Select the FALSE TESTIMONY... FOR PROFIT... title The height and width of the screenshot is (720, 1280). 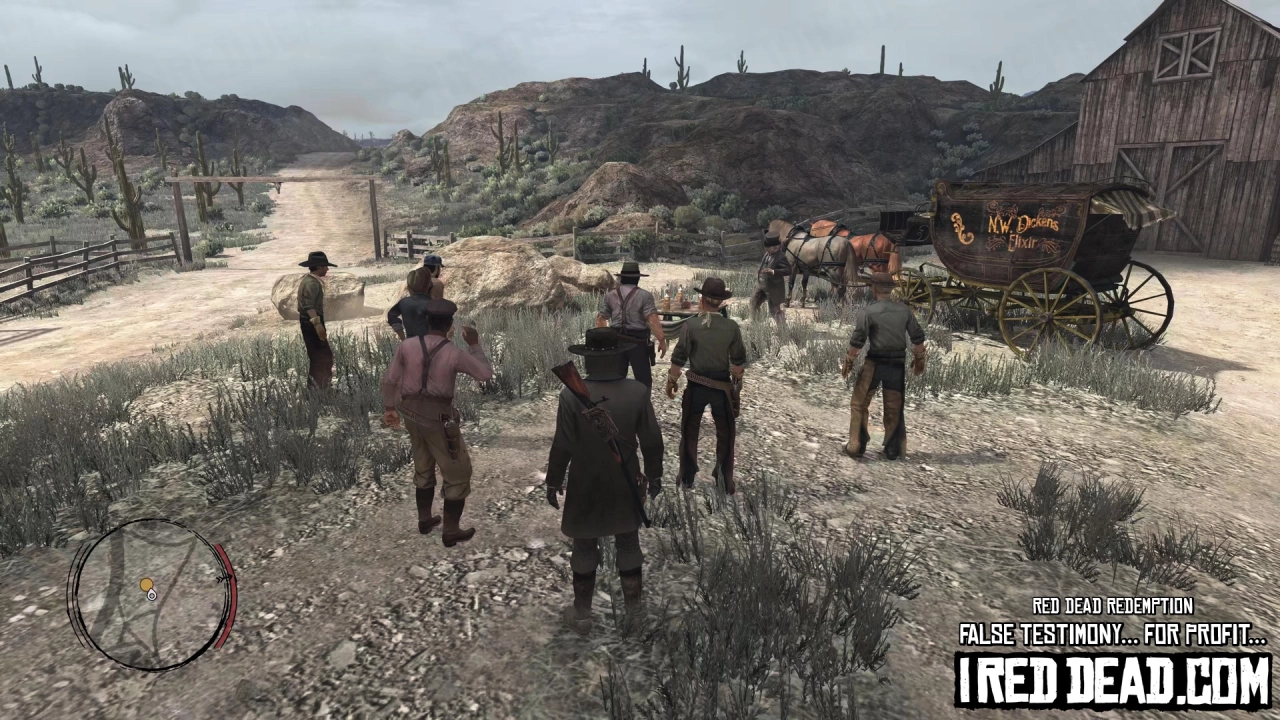[1113, 633]
